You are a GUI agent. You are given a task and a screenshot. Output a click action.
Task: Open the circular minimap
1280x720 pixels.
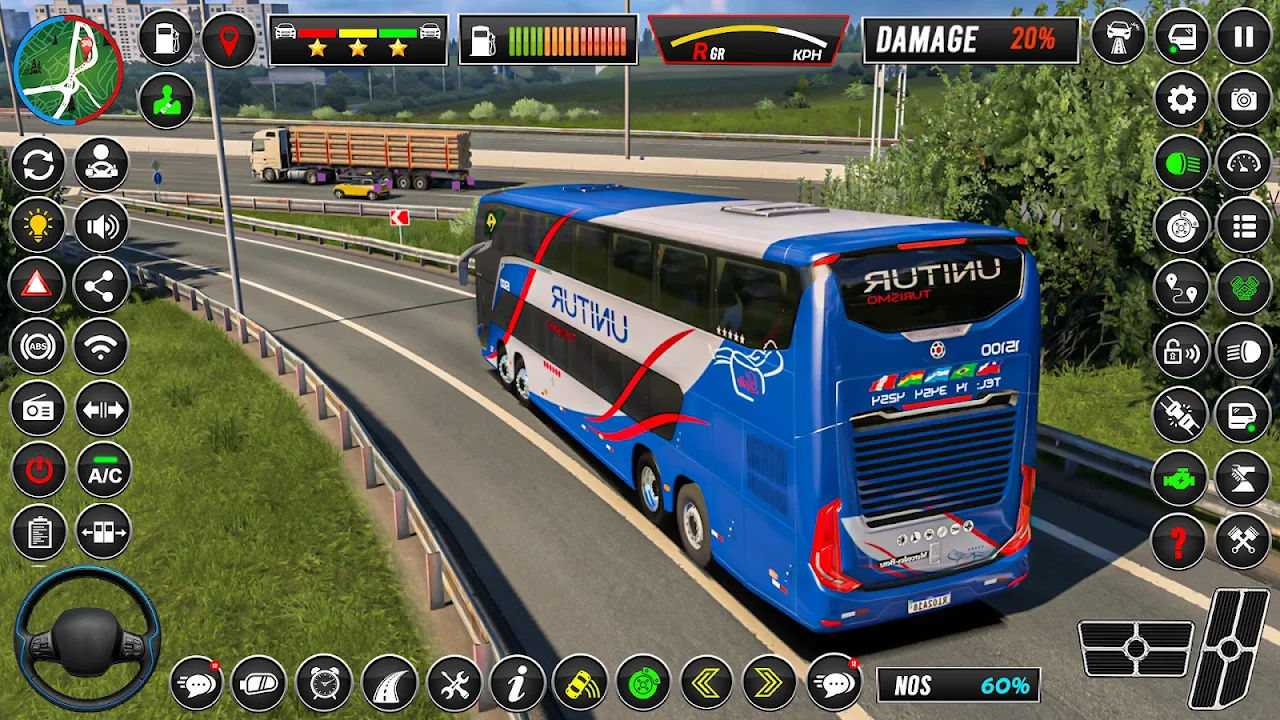(x=68, y=70)
